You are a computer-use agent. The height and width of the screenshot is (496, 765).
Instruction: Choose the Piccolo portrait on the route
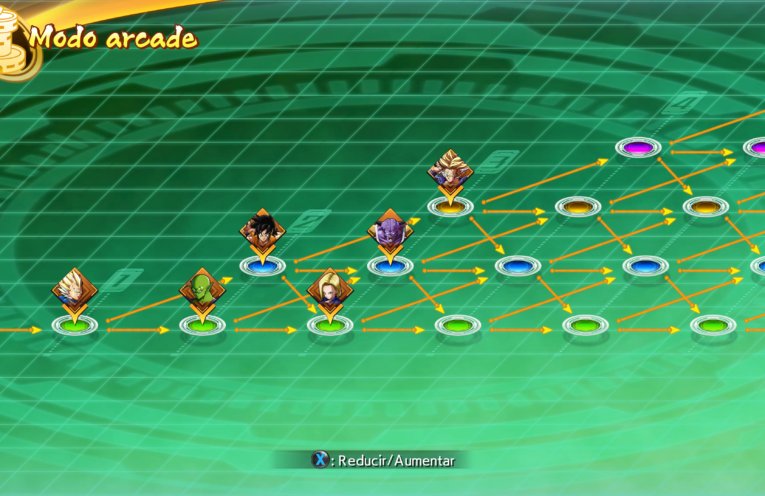(201, 288)
